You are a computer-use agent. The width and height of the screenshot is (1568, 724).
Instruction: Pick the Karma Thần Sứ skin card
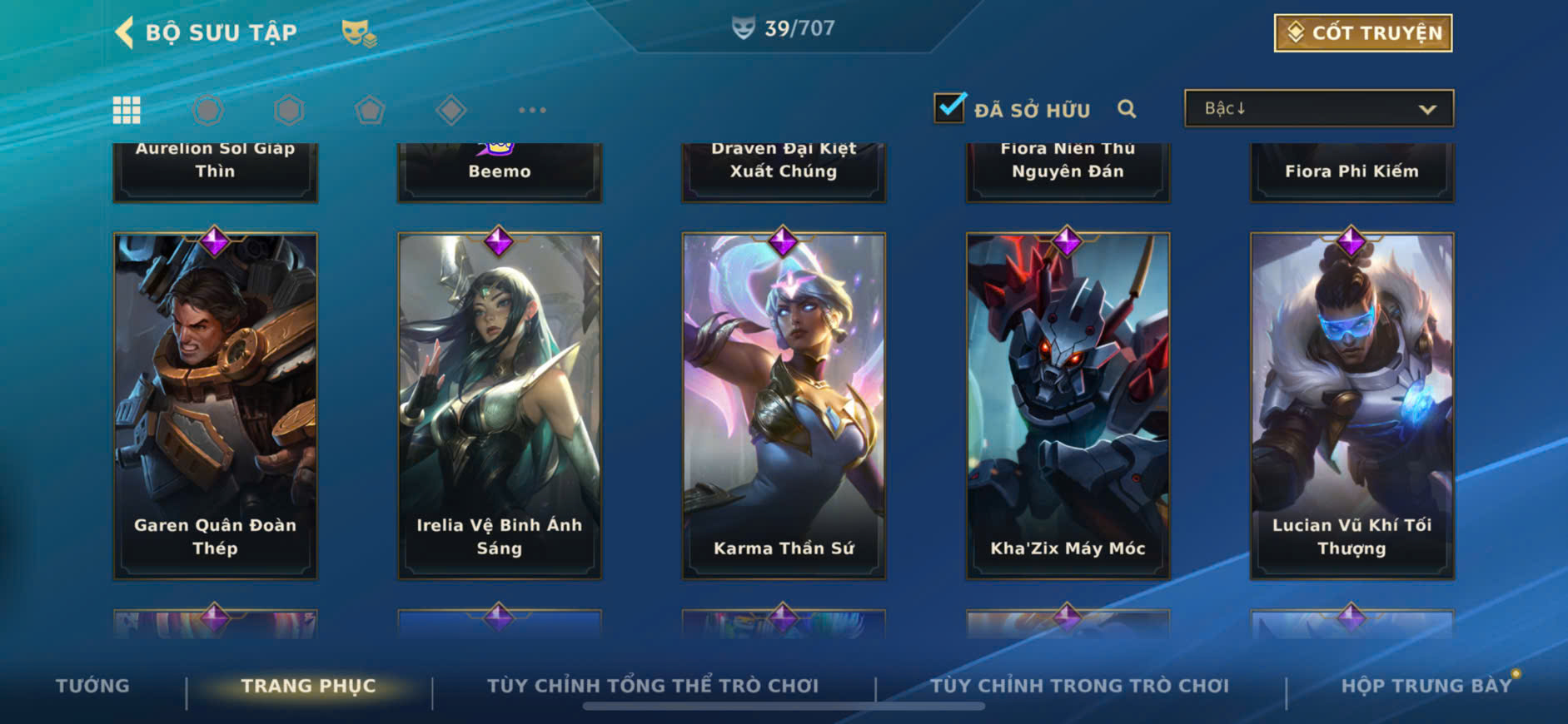pyautogui.click(x=784, y=405)
